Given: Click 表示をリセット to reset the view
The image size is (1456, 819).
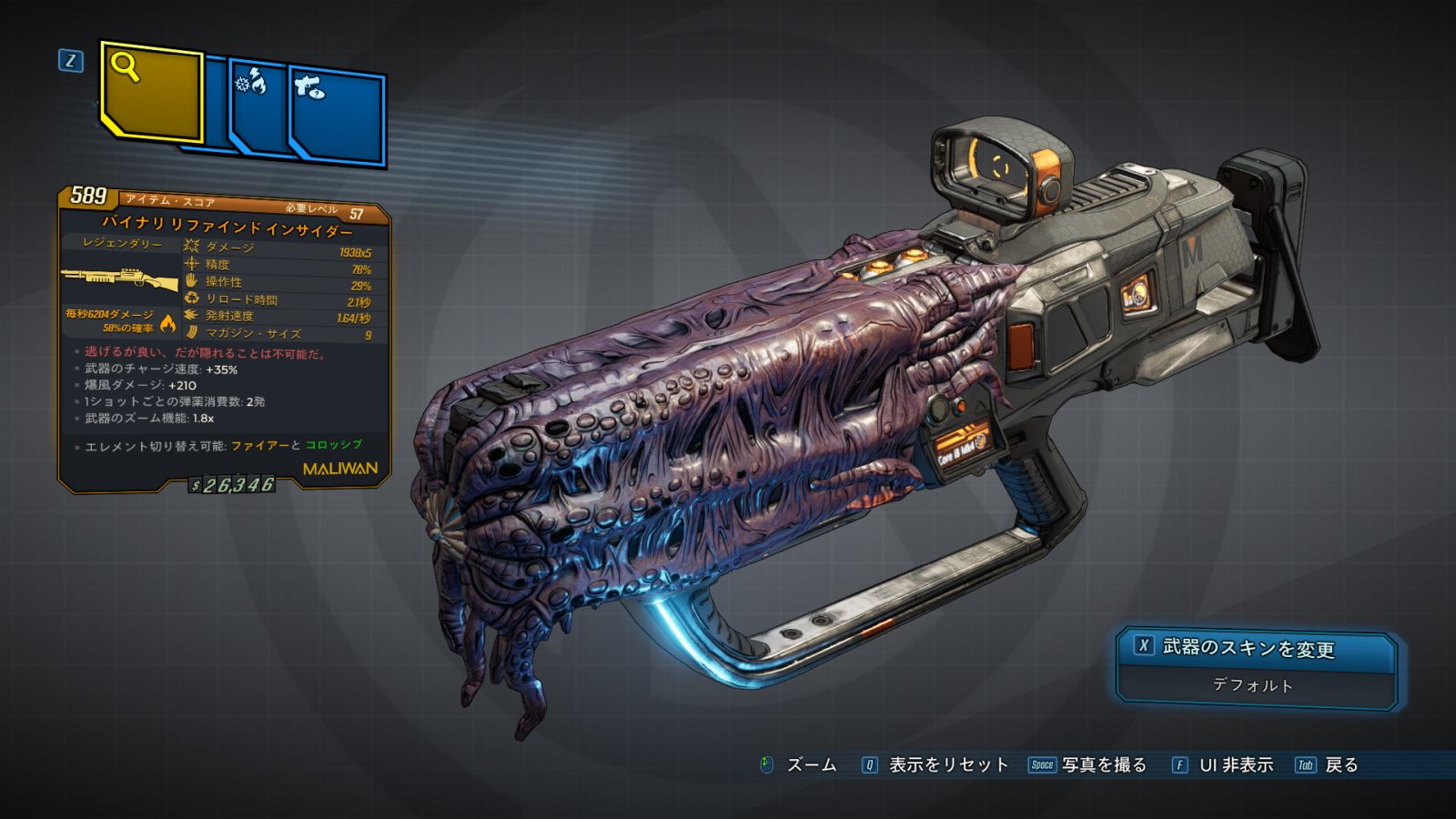Looking at the screenshot, I should click(935, 765).
